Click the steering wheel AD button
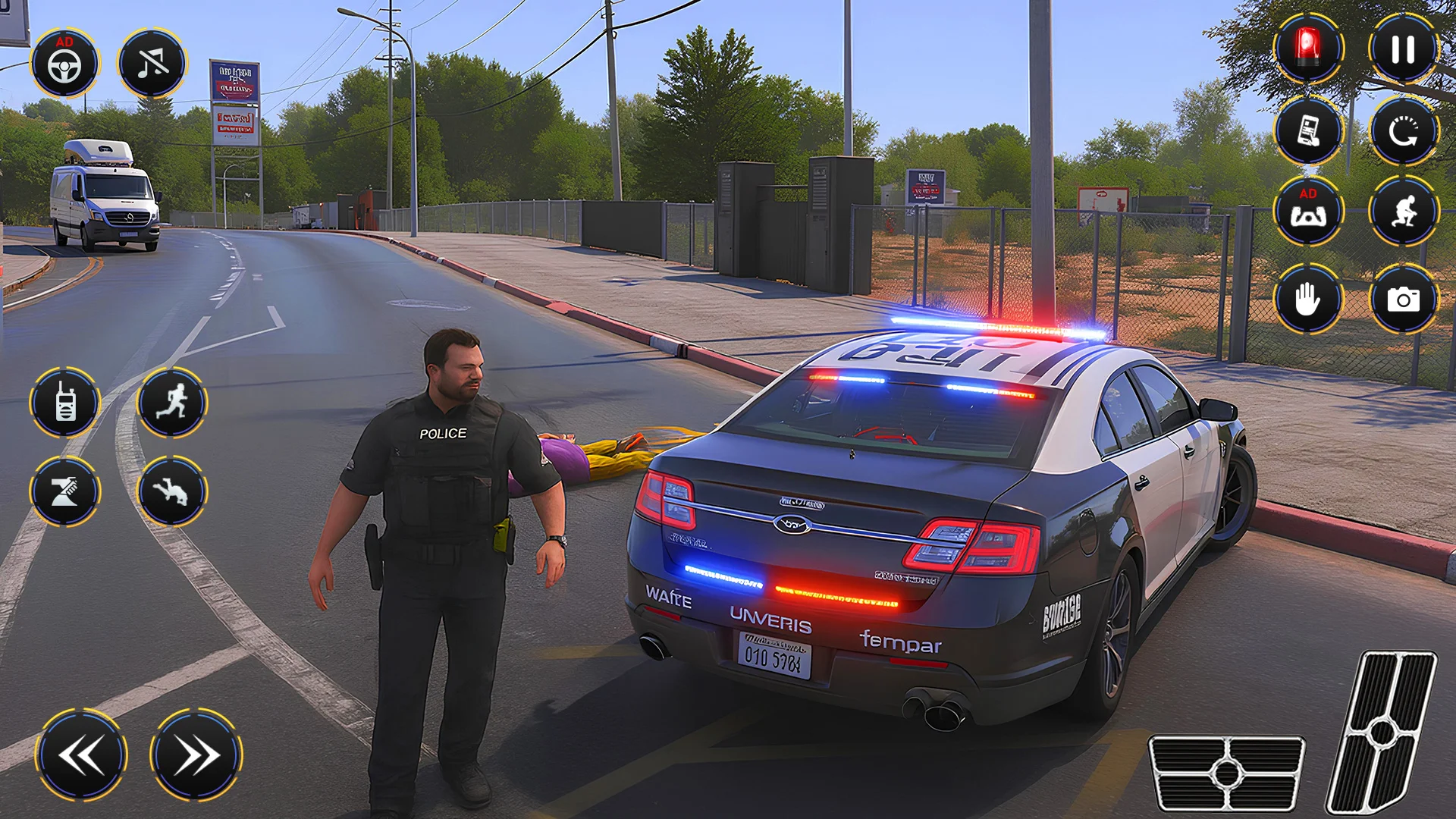1456x819 pixels. 64,64
